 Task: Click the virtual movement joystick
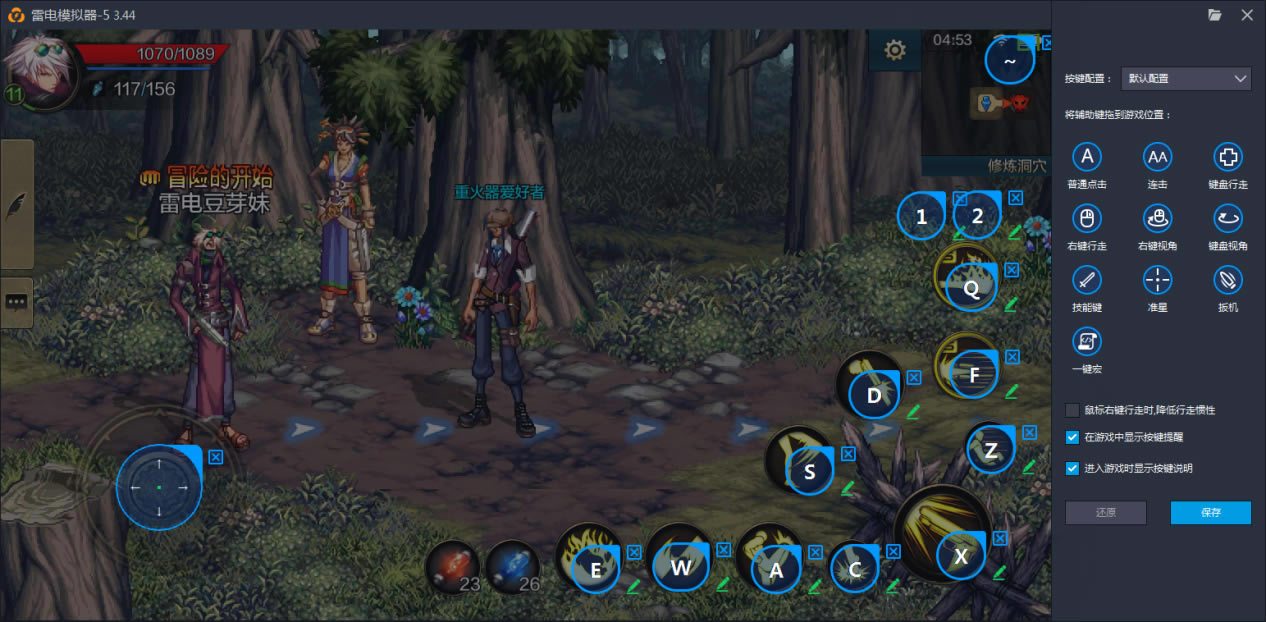159,487
